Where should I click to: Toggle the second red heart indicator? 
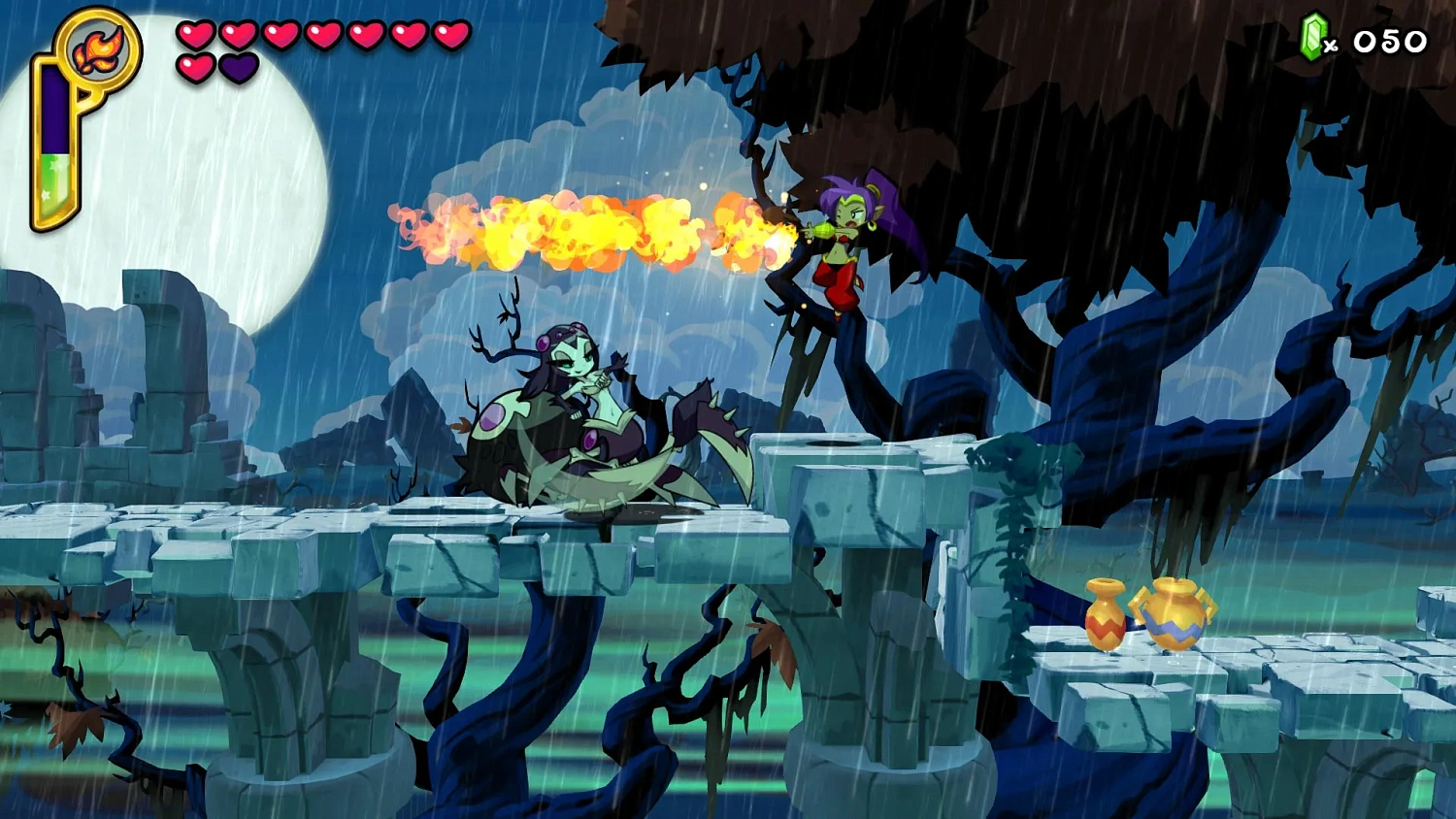[238, 34]
